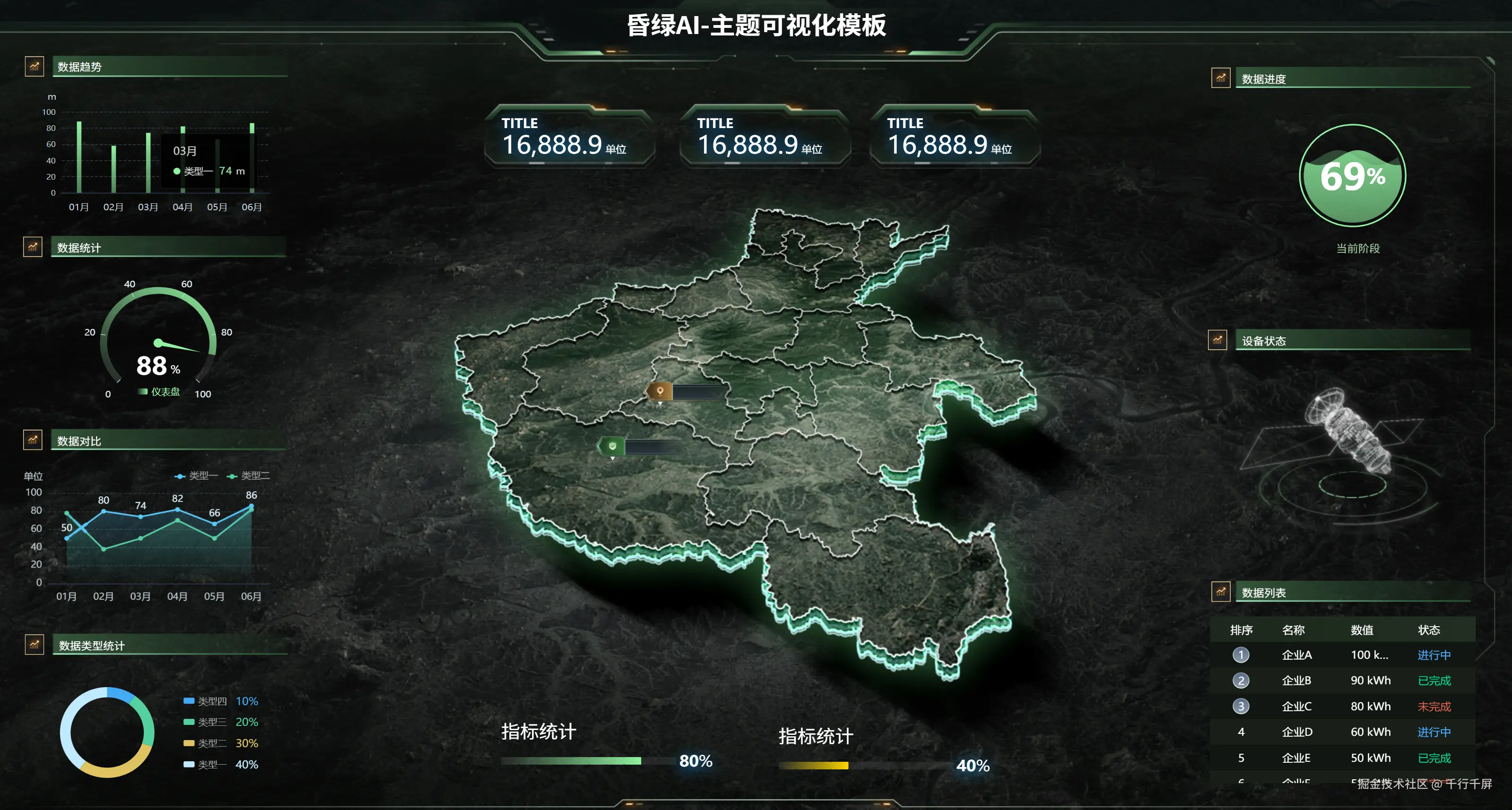This screenshot has width=1512, height=810.
Task: Click the 数据类型统计 panel header icon
Action: pyautogui.click(x=34, y=644)
